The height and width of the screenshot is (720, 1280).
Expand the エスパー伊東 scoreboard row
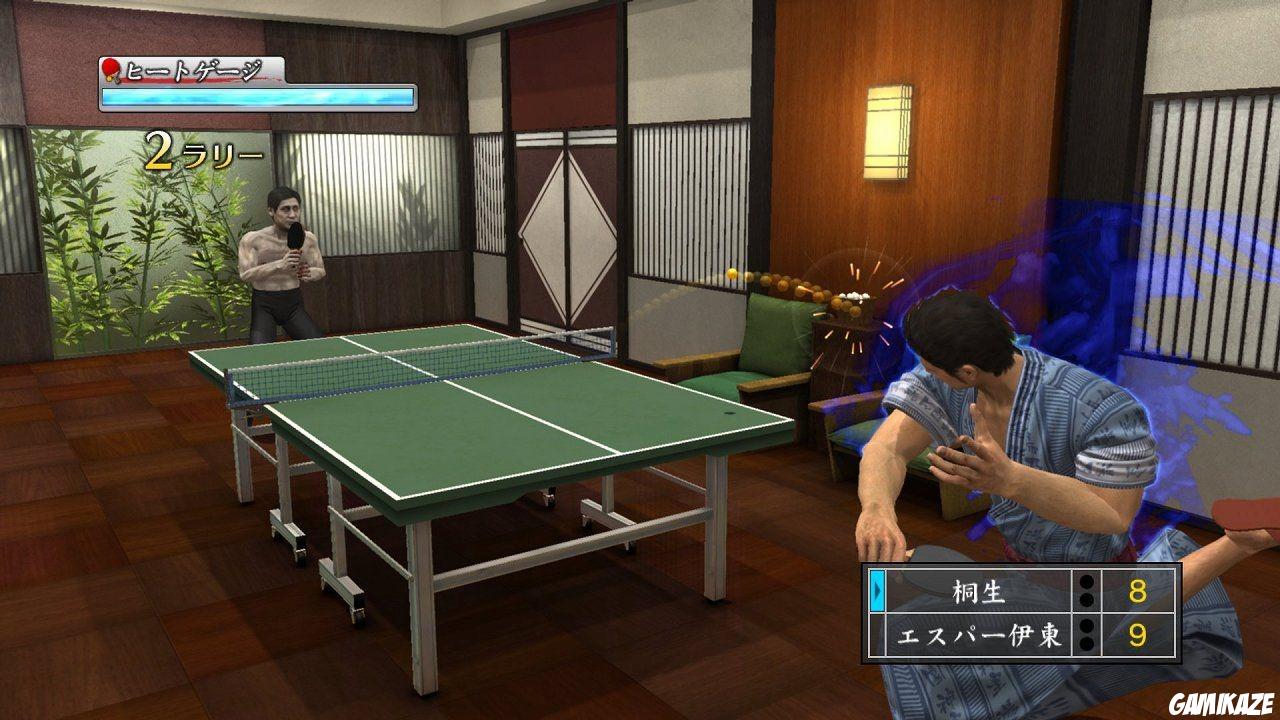point(1000,632)
